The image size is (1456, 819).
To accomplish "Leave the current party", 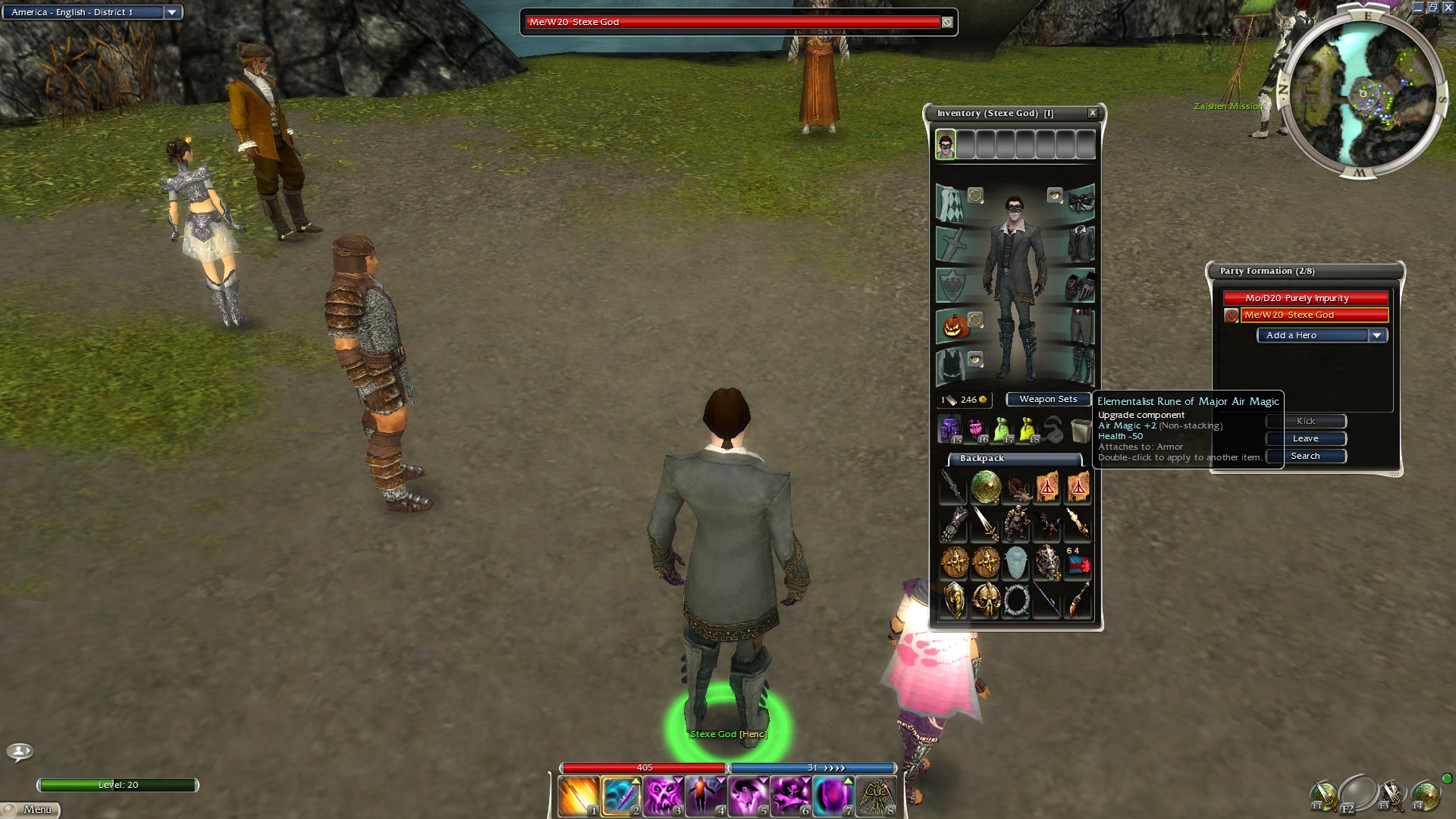I will click(x=1305, y=438).
